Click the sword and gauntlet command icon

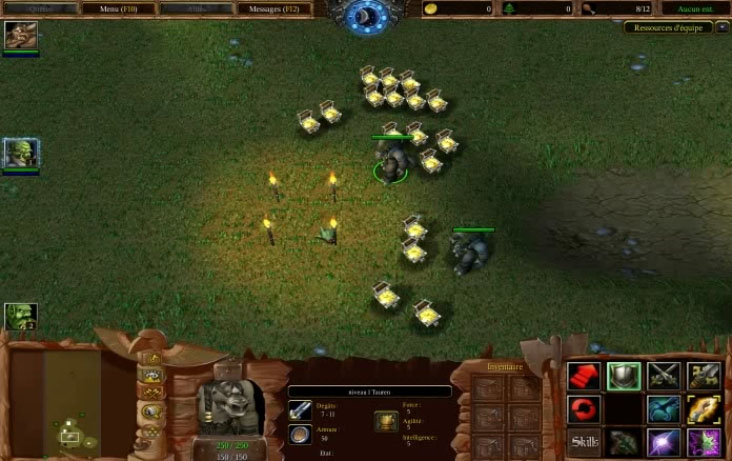click(x=703, y=376)
